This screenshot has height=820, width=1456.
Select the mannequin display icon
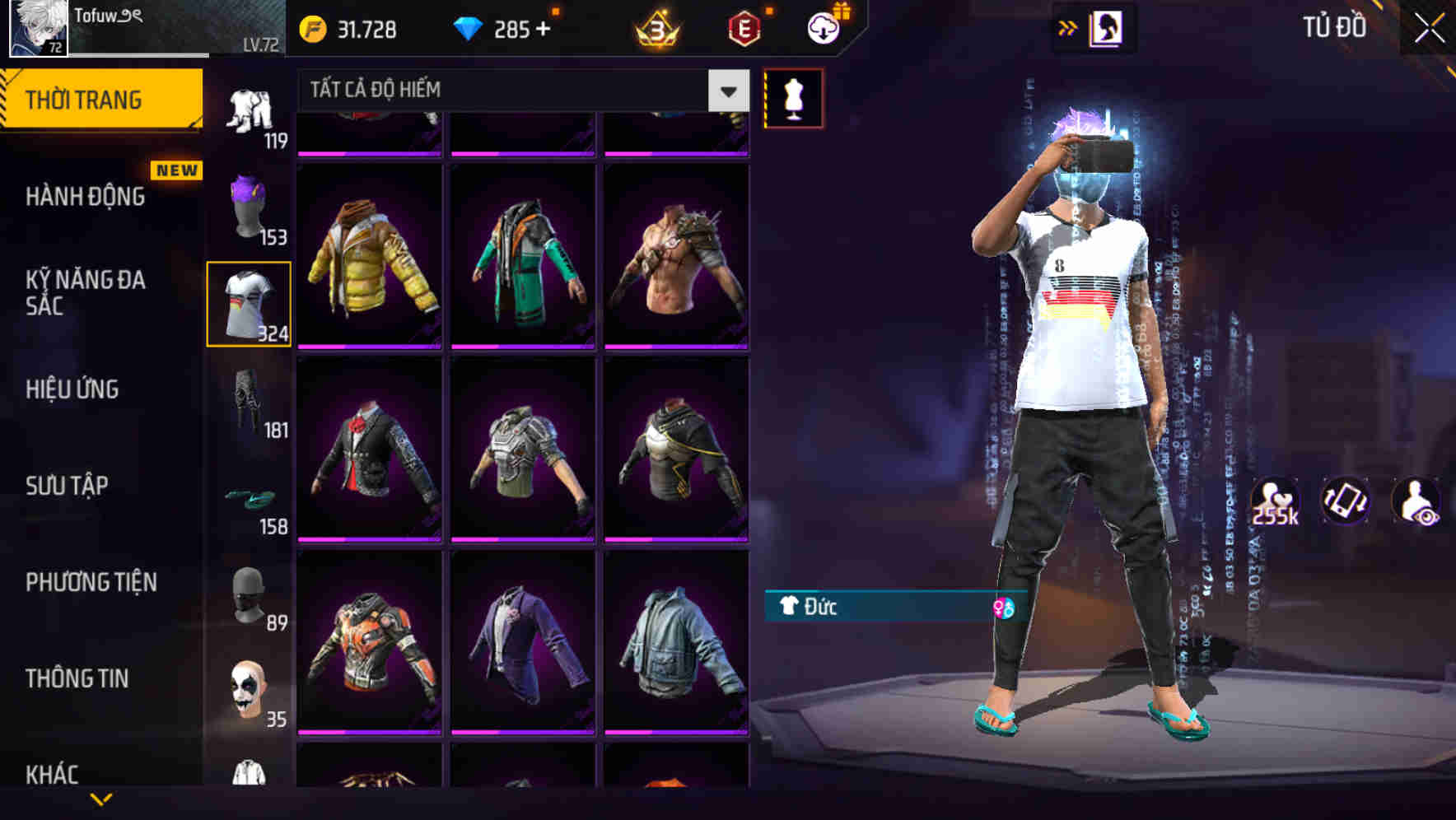pos(793,97)
